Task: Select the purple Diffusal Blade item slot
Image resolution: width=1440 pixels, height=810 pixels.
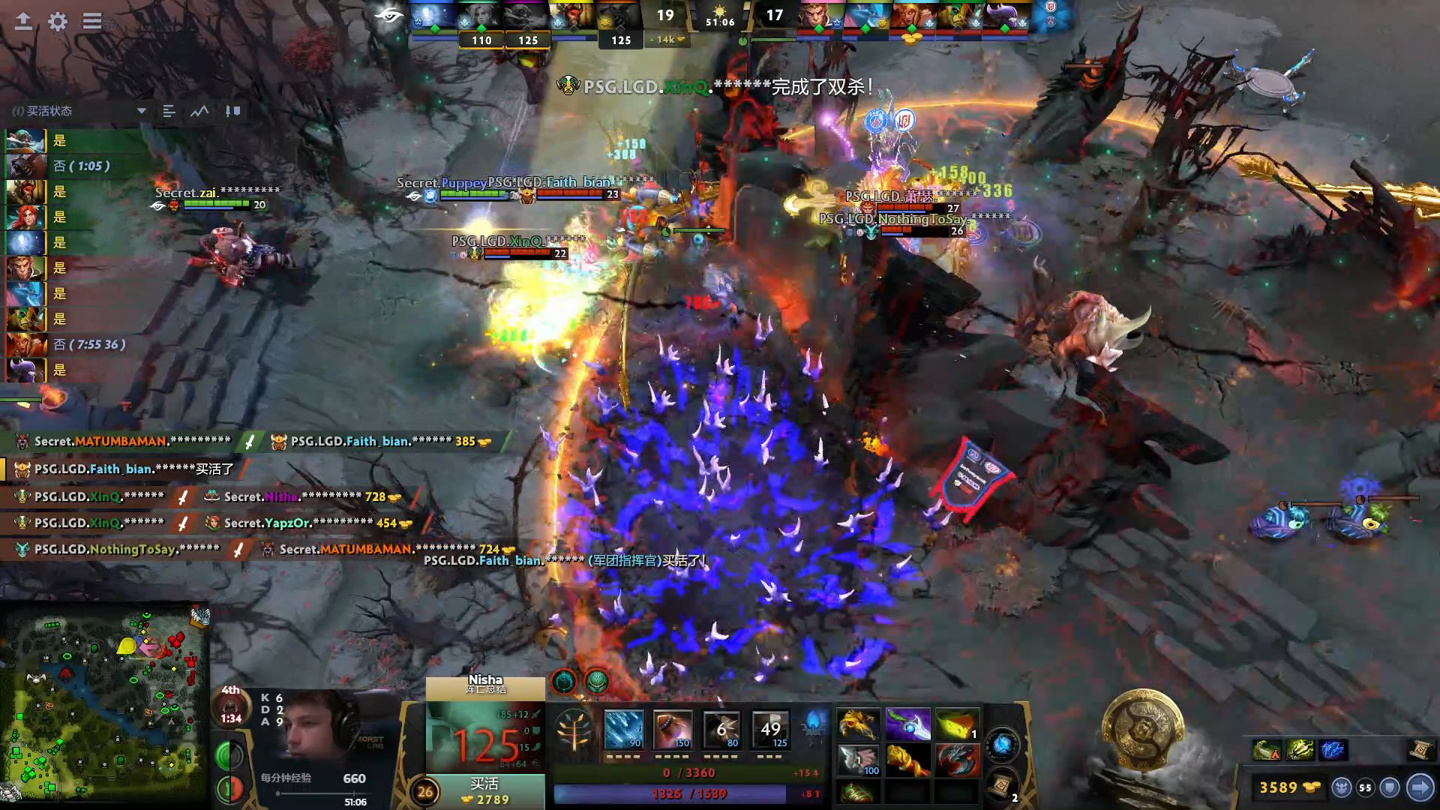Action: (908, 724)
